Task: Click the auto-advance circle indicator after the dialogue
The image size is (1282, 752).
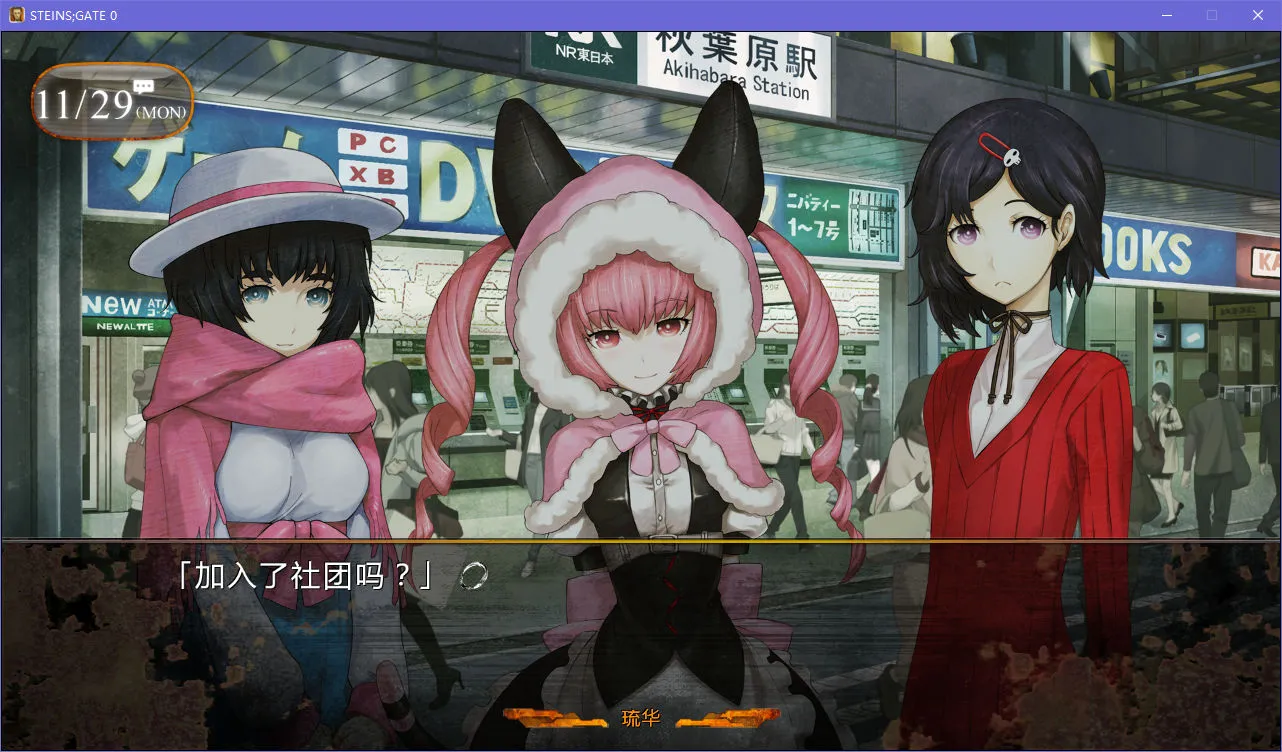Action: pyautogui.click(x=473, y=578)
